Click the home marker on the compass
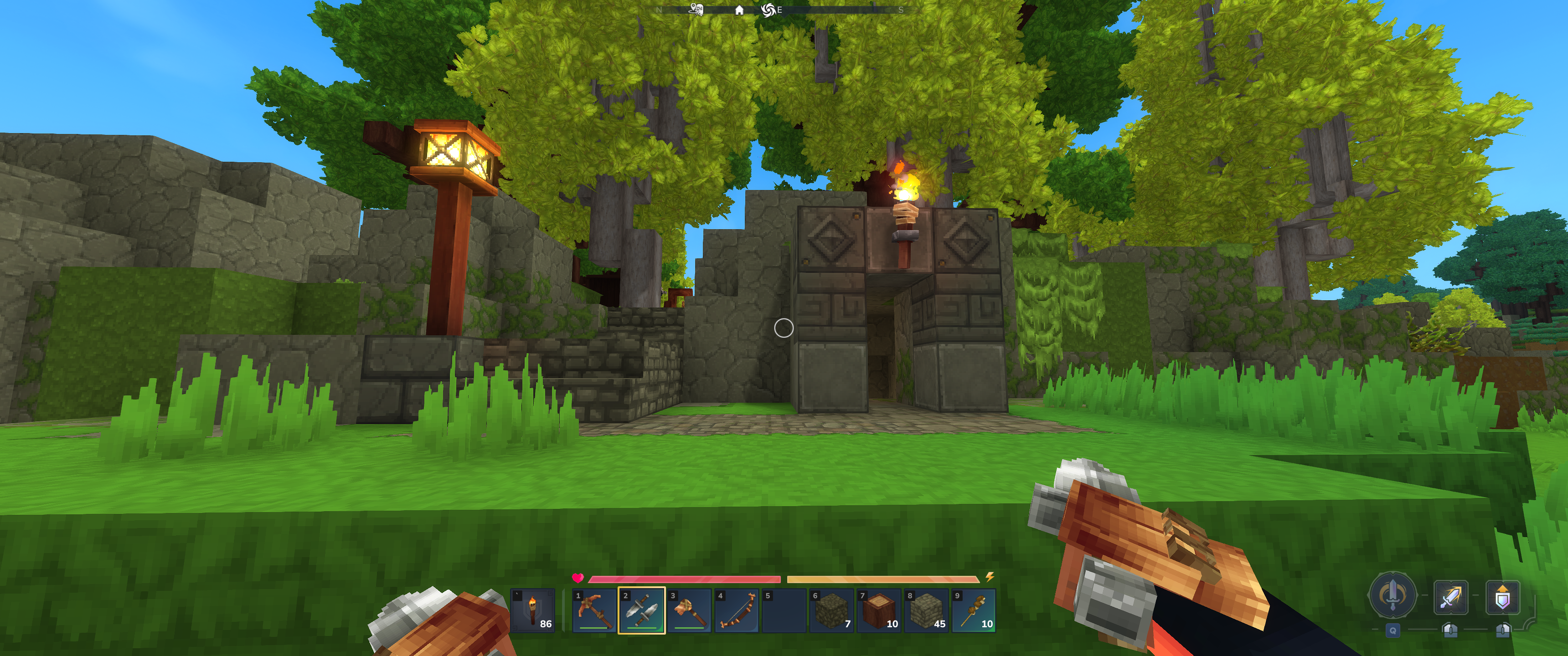Screen dimensions: 1568x656 (739, 10)
